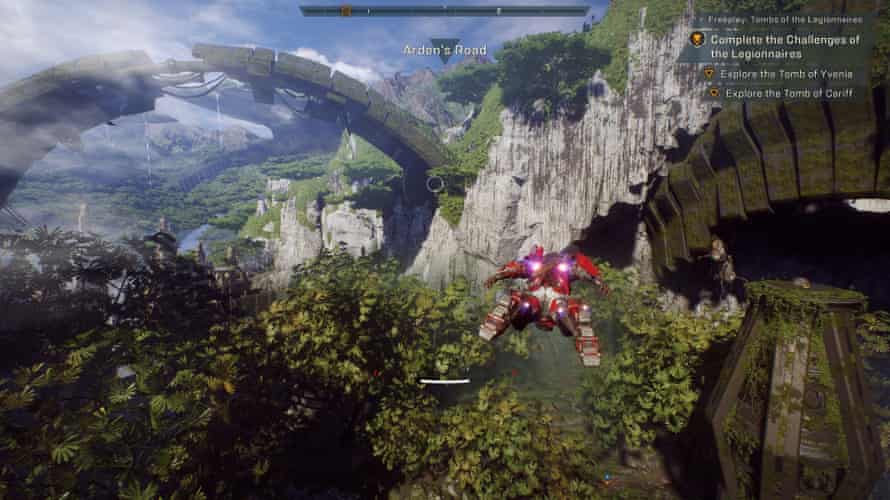Select the Arden's Road location marker
Viewport: 890px width, 500px height.
click(444, 52)
